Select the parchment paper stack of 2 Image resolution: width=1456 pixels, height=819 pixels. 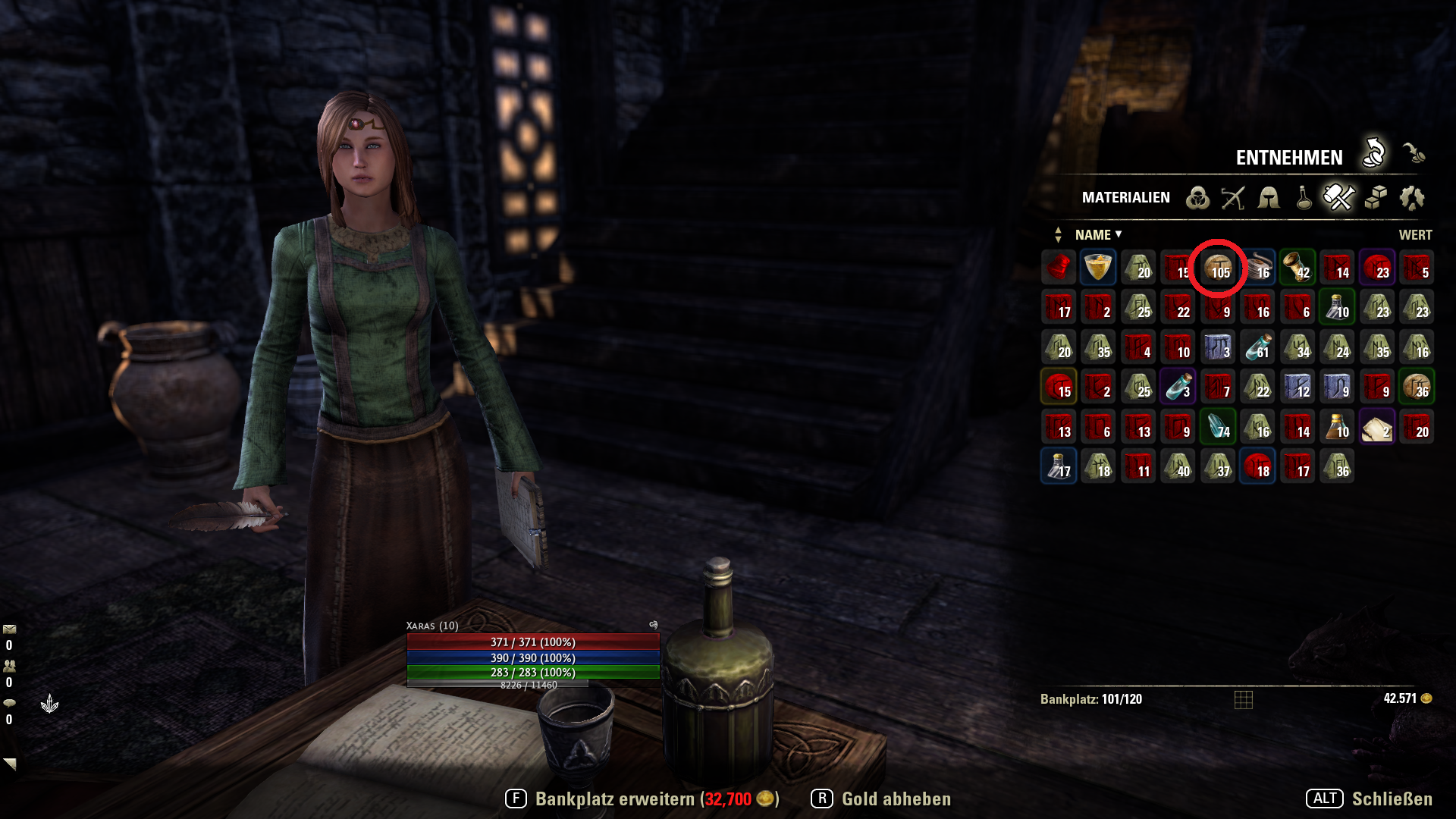pos(1377,426)
